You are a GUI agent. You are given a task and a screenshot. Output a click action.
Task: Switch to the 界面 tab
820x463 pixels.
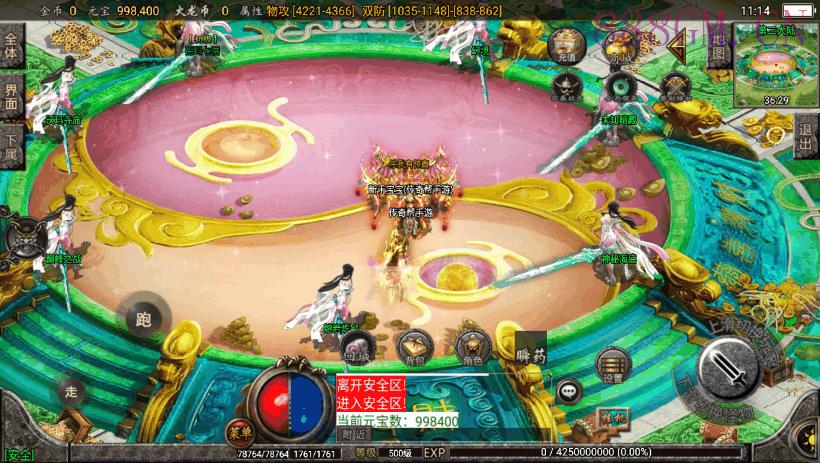(12, 97)
